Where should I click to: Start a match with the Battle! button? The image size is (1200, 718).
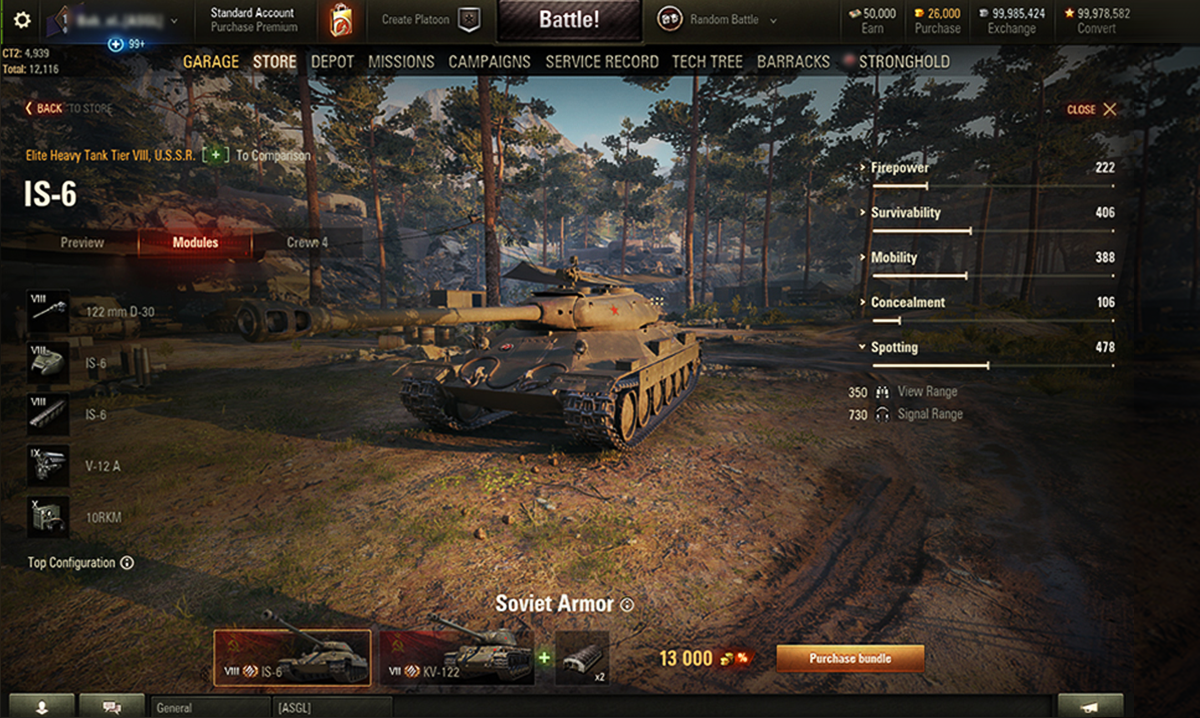coord(569,20)
